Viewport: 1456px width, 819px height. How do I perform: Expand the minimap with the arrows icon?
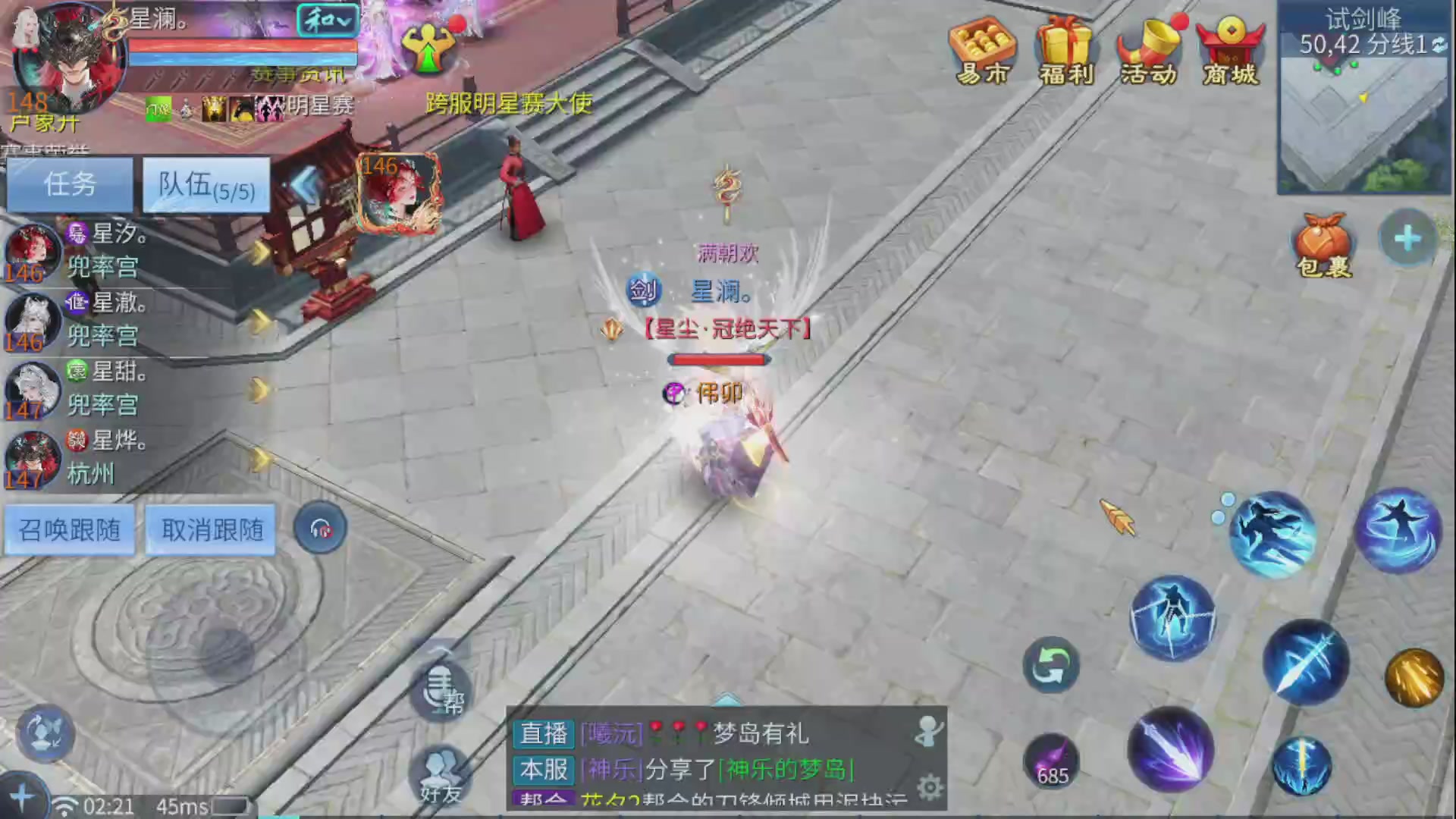click(x=1438, y=44)
